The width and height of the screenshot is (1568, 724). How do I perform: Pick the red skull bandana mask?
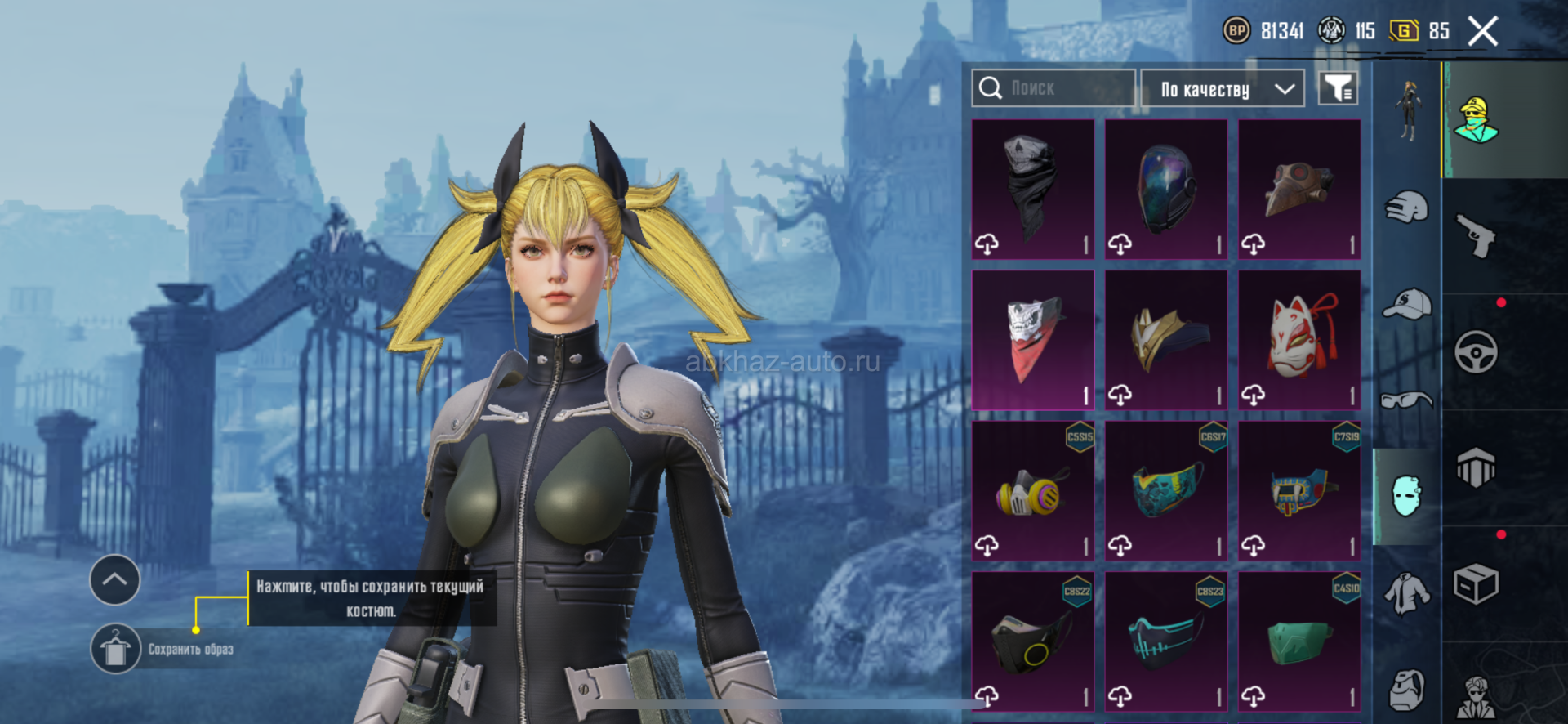click(1033, 340)
